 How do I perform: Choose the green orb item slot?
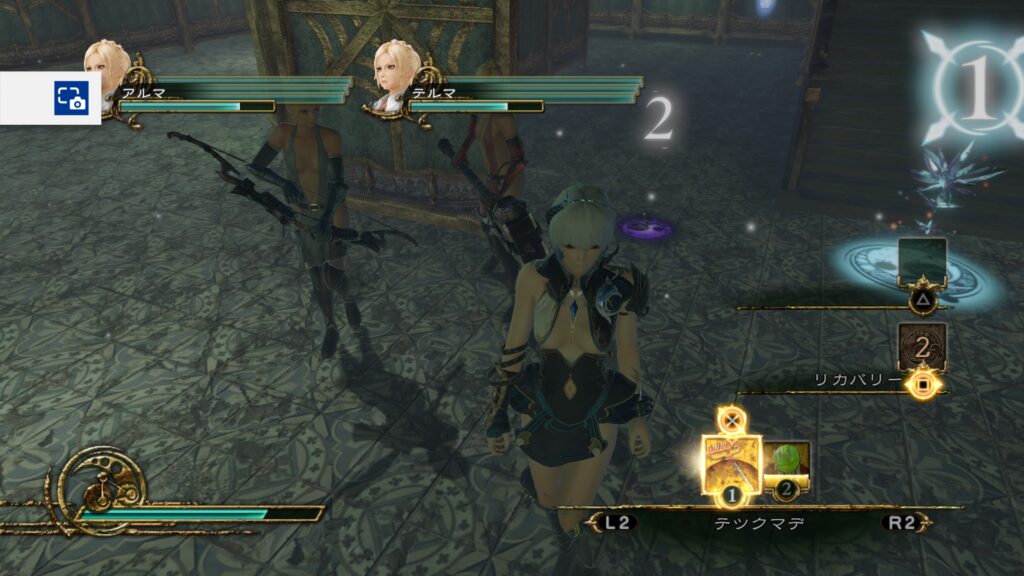pos(787,463)
